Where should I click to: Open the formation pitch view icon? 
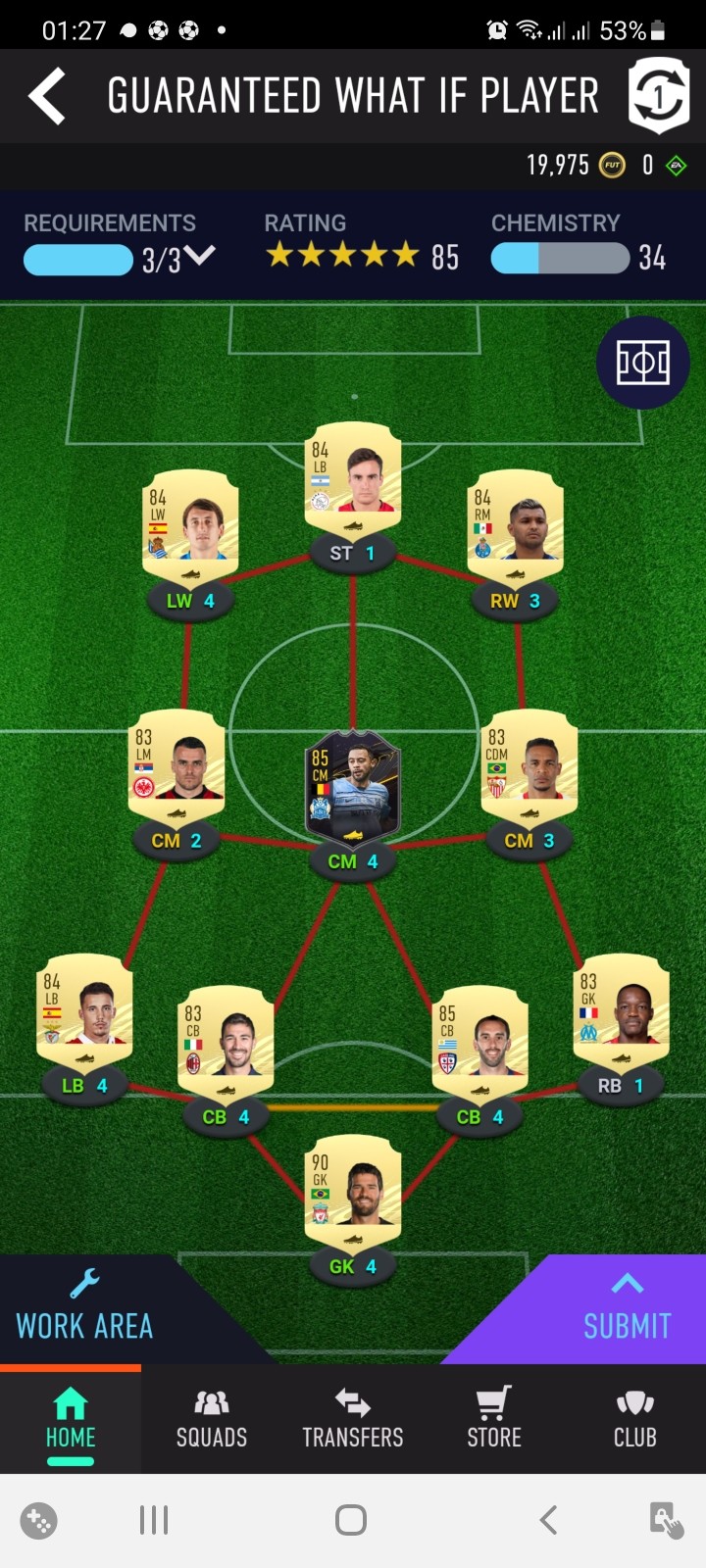[x=642, y=363]
